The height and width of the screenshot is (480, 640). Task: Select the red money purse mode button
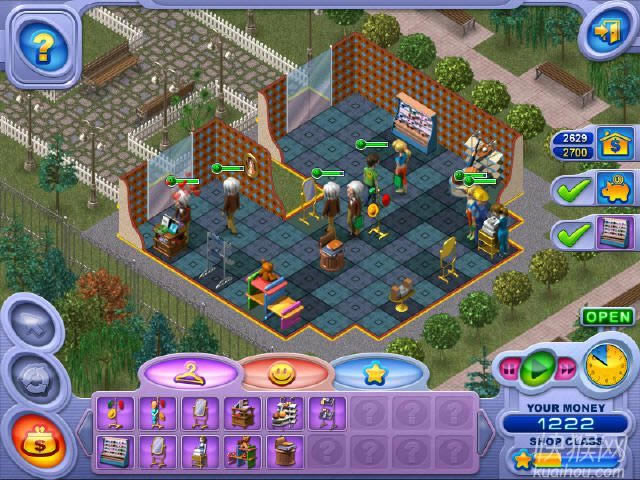(40, 438)
